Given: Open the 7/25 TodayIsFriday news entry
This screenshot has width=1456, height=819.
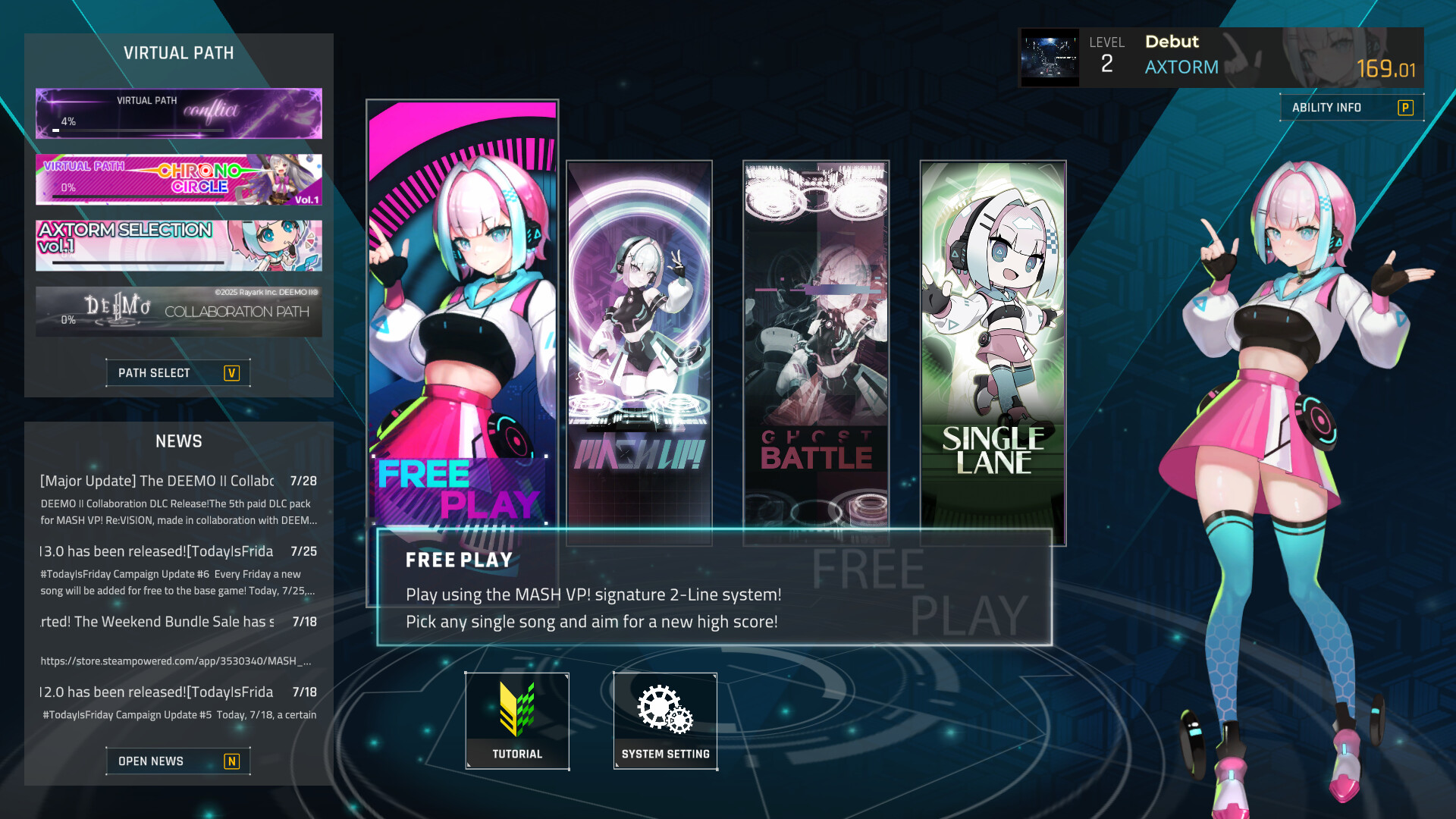Looking at the screenshot, I should 179,570.
